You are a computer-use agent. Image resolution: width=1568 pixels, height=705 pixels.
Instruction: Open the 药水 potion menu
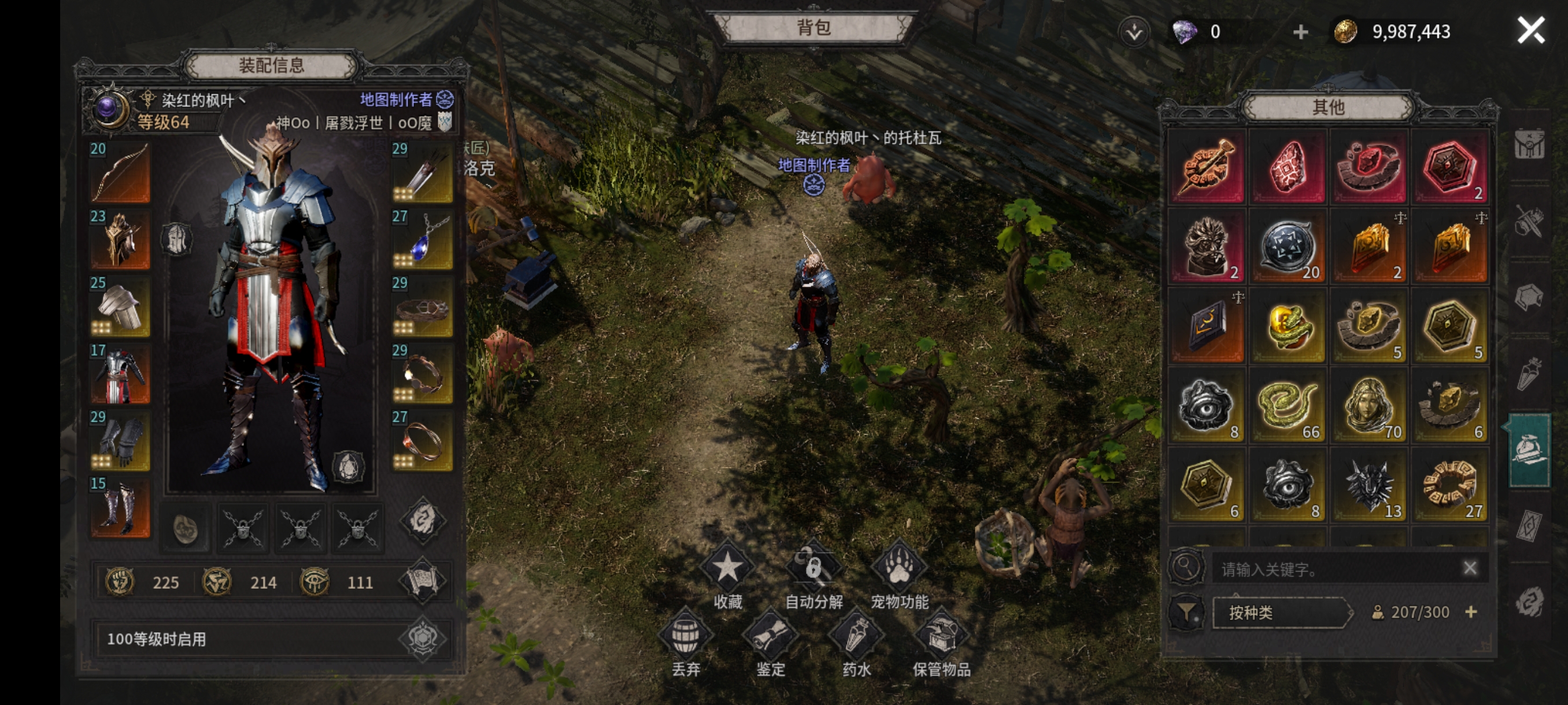click(856, 636)
